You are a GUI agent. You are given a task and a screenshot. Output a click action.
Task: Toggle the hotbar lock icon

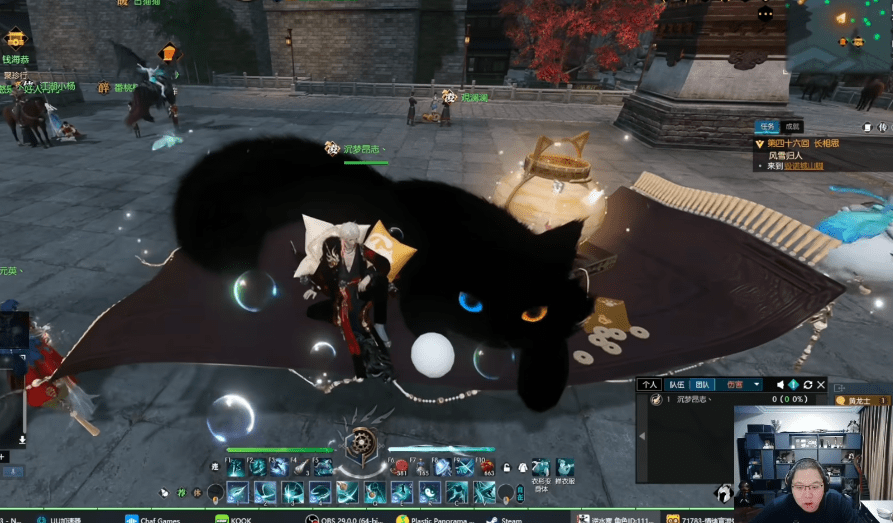[x=508, y=467]
